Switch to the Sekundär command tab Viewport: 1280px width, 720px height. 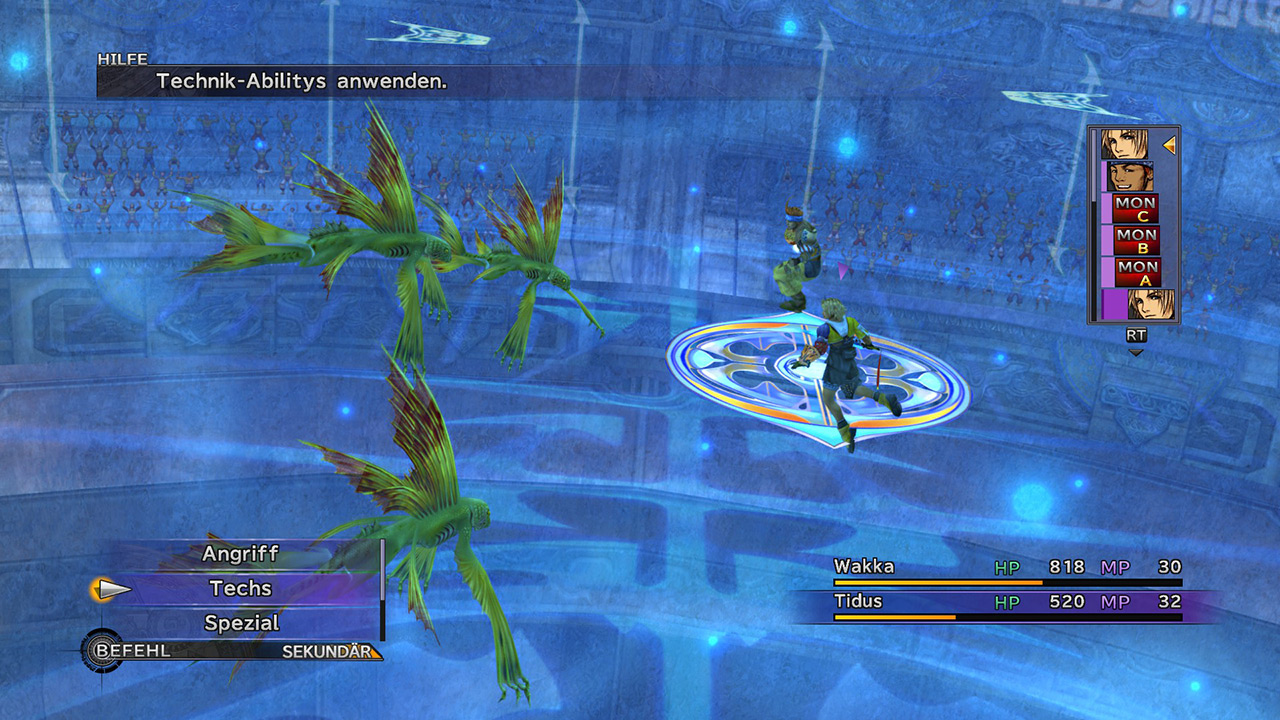(x=330, y=652)
